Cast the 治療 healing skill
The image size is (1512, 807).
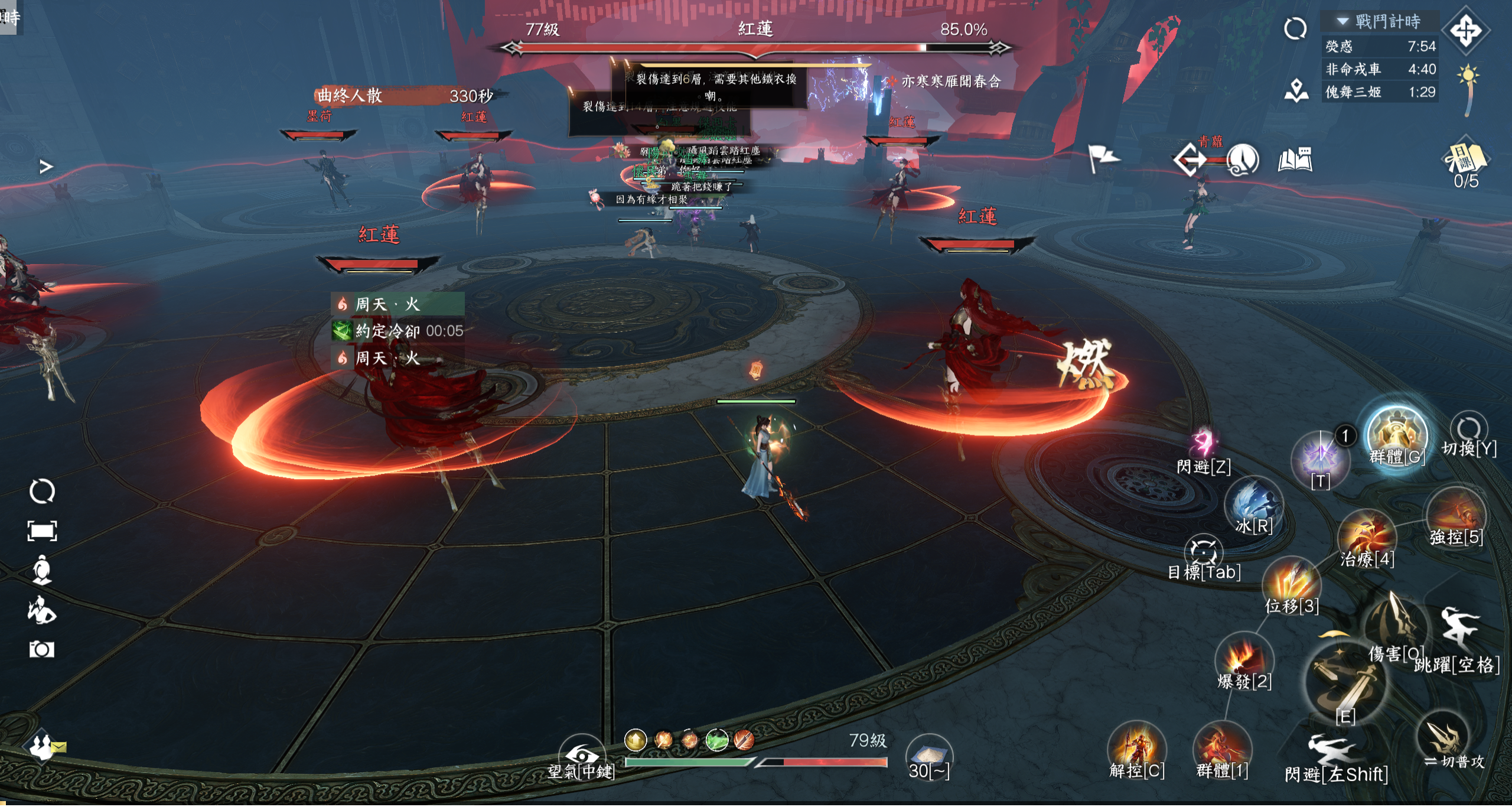click(1366, 536)
